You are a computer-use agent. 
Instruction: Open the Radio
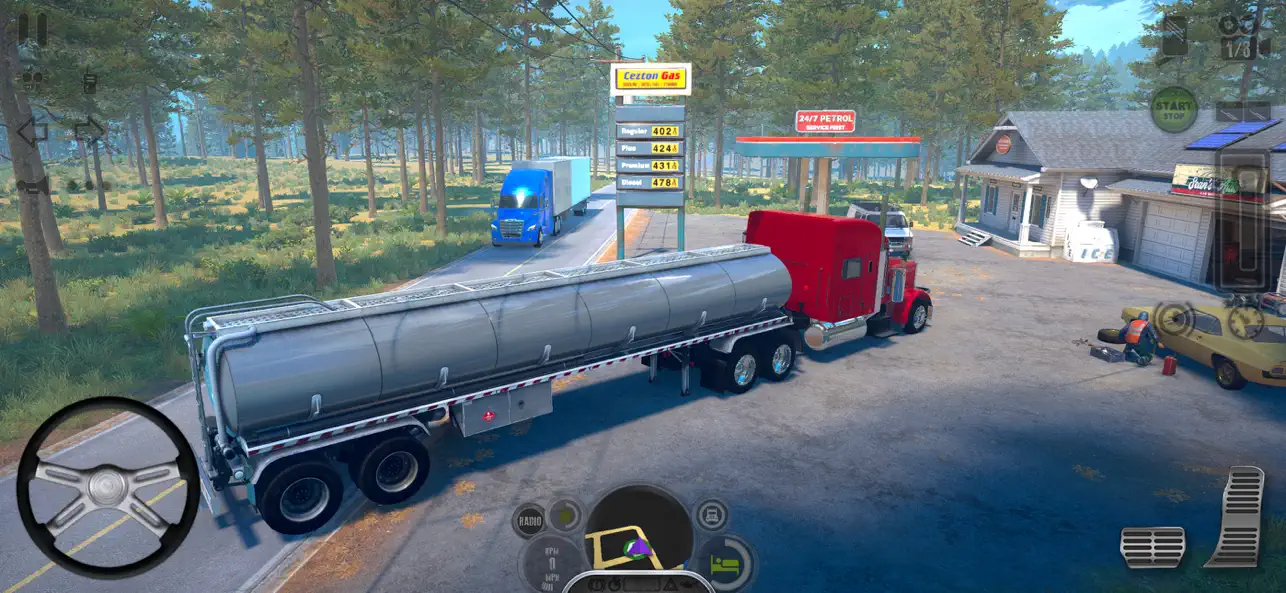click(529, 520)
